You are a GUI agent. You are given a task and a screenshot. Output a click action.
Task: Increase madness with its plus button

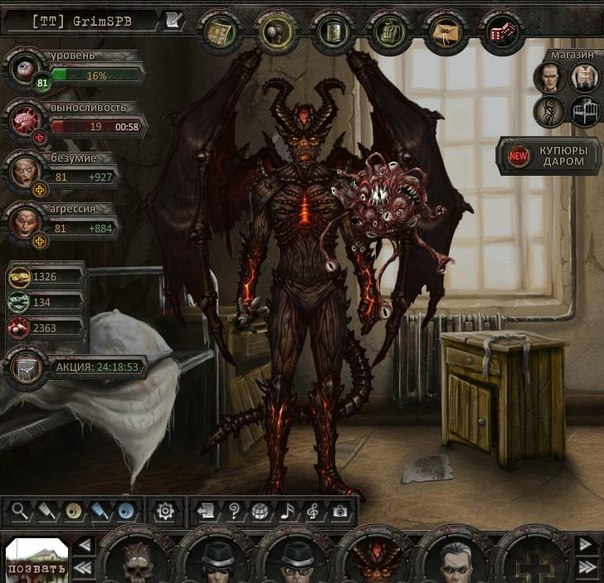(x=39, y=187)
